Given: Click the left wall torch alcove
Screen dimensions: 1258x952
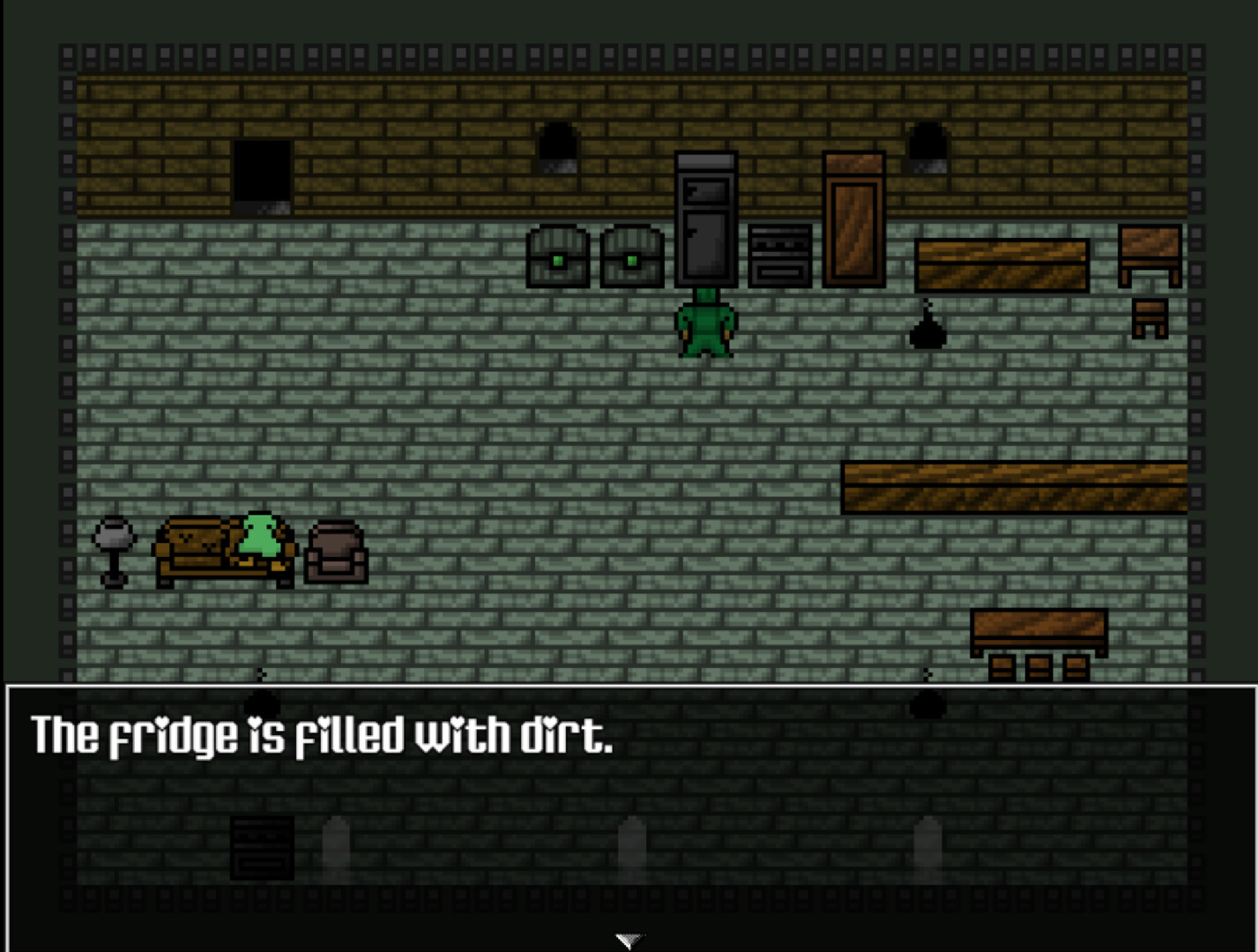Looking at the screenshot, I should [558, 145].
